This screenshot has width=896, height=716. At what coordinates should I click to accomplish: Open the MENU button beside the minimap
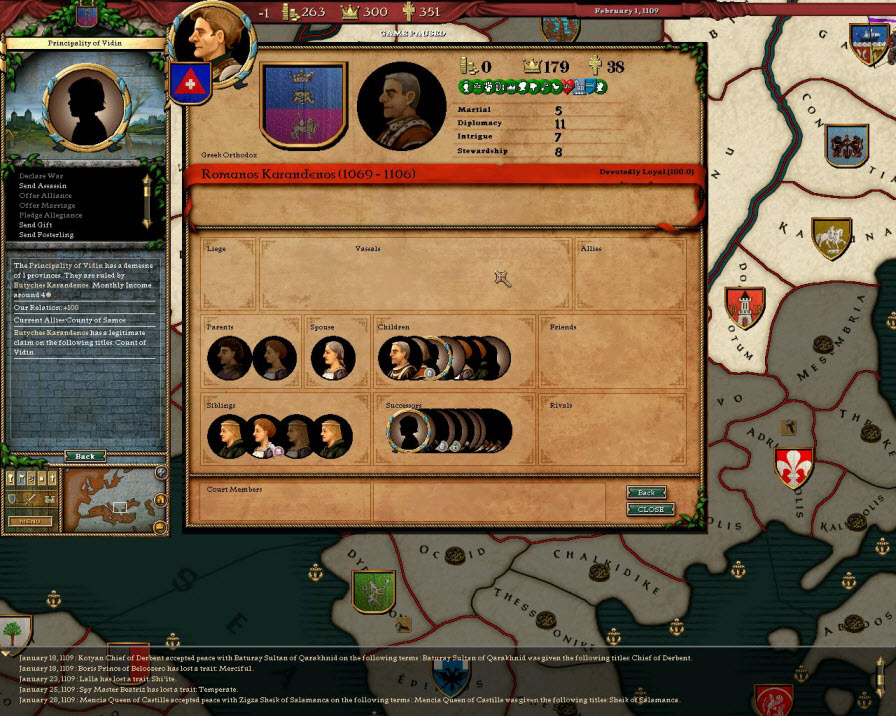[30, 521]
